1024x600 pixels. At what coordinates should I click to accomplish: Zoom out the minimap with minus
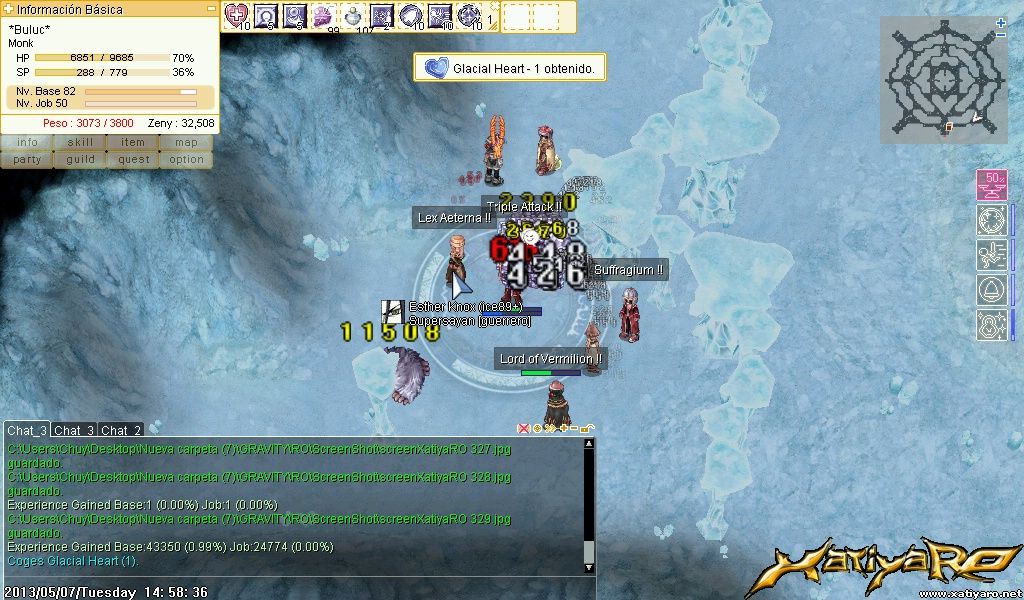pos(1001,36)
